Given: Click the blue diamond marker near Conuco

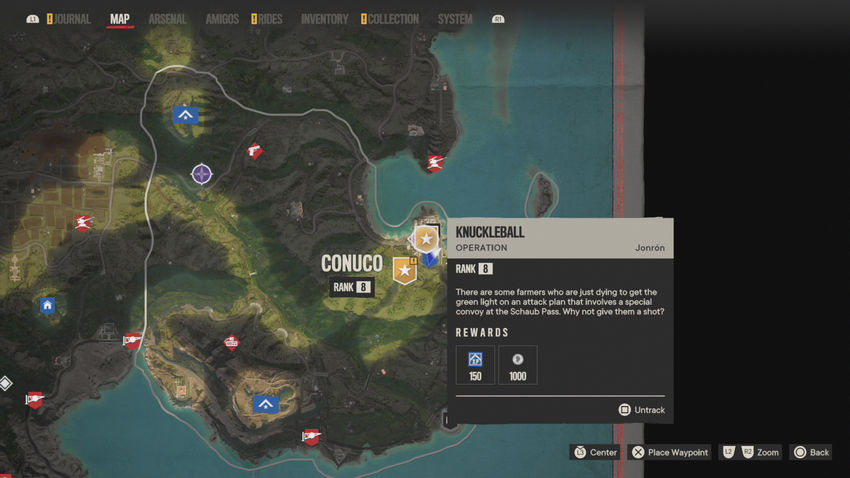Looking at the screenshot, I should (429, 259).
